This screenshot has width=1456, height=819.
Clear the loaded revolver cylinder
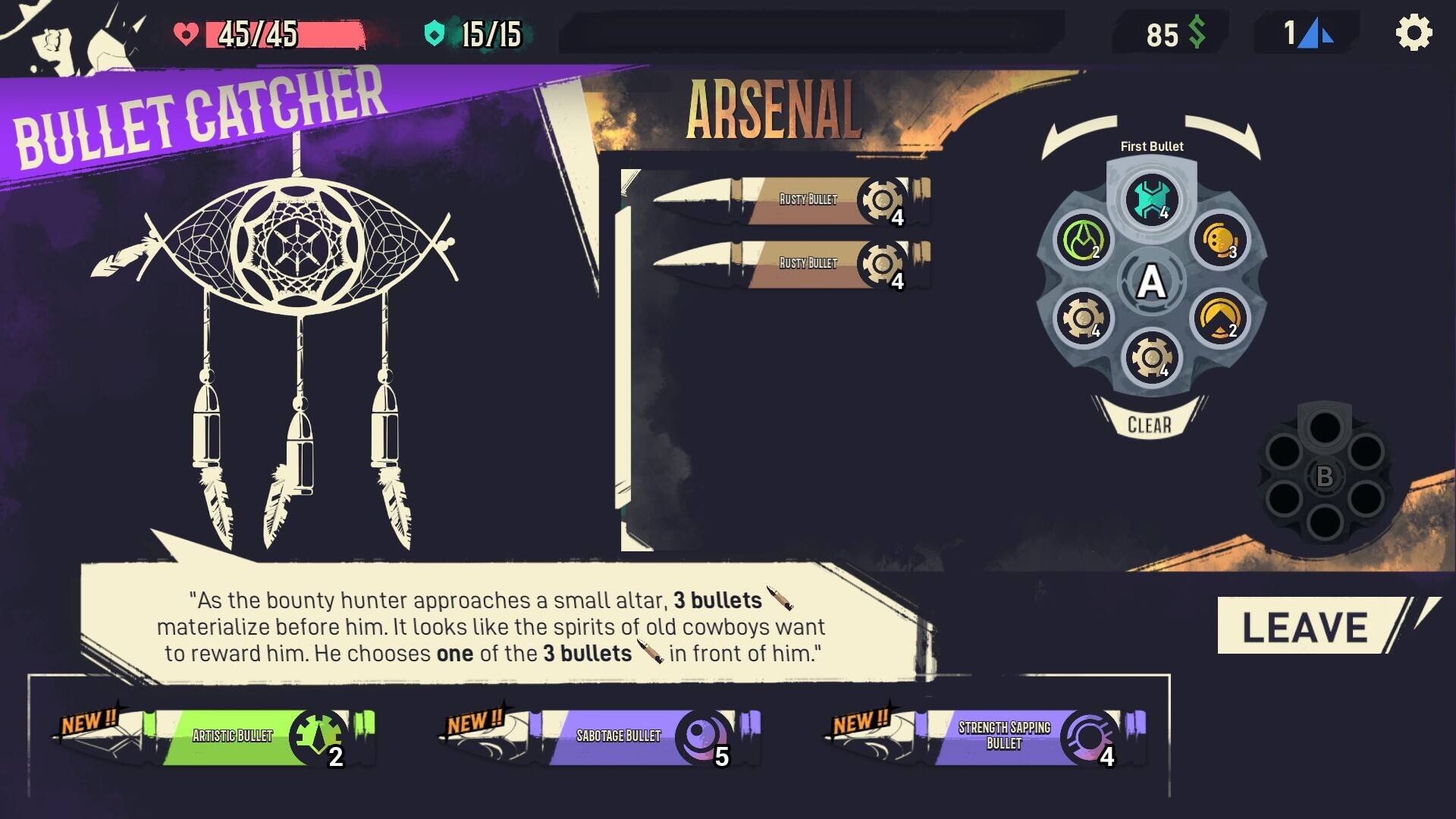point(1149,425)
